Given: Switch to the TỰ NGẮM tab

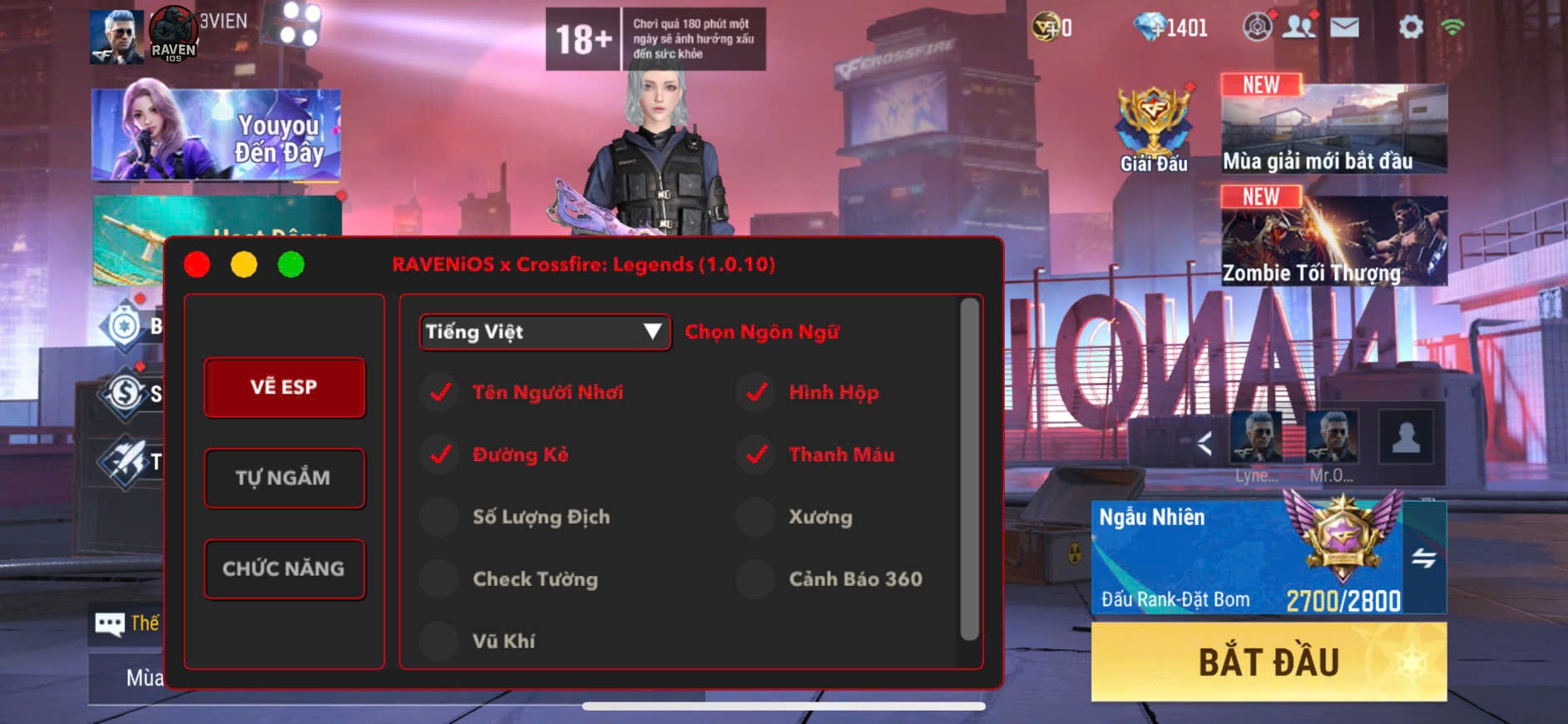Looking at the screenshot, I should point(284,477).
